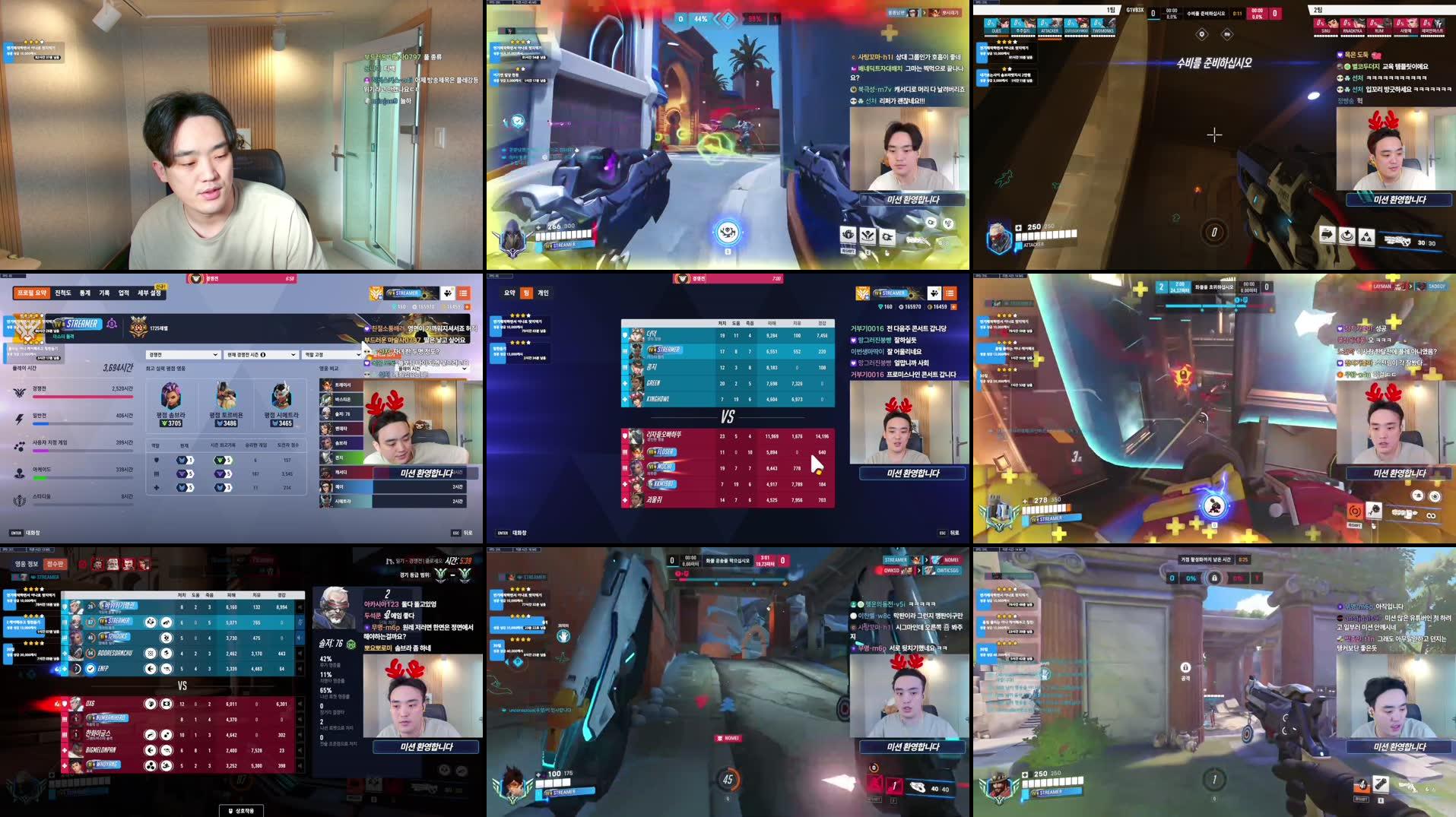Click the green competitive points icon showing 160
The height and width of the screenshot is (817, 1456).
coord(393,307)
